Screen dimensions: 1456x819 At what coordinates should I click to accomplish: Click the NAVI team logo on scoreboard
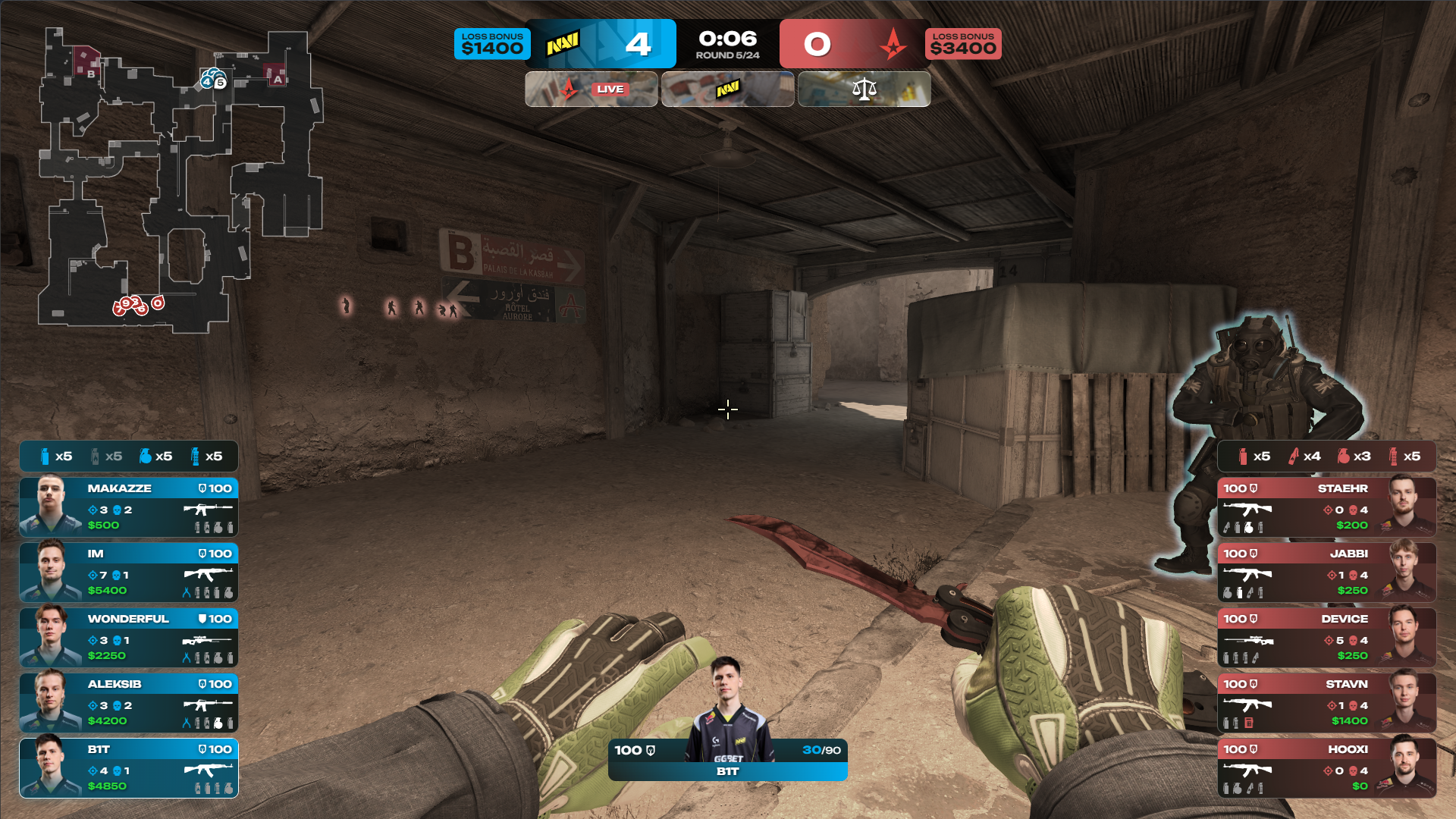(x=563, y=44)
